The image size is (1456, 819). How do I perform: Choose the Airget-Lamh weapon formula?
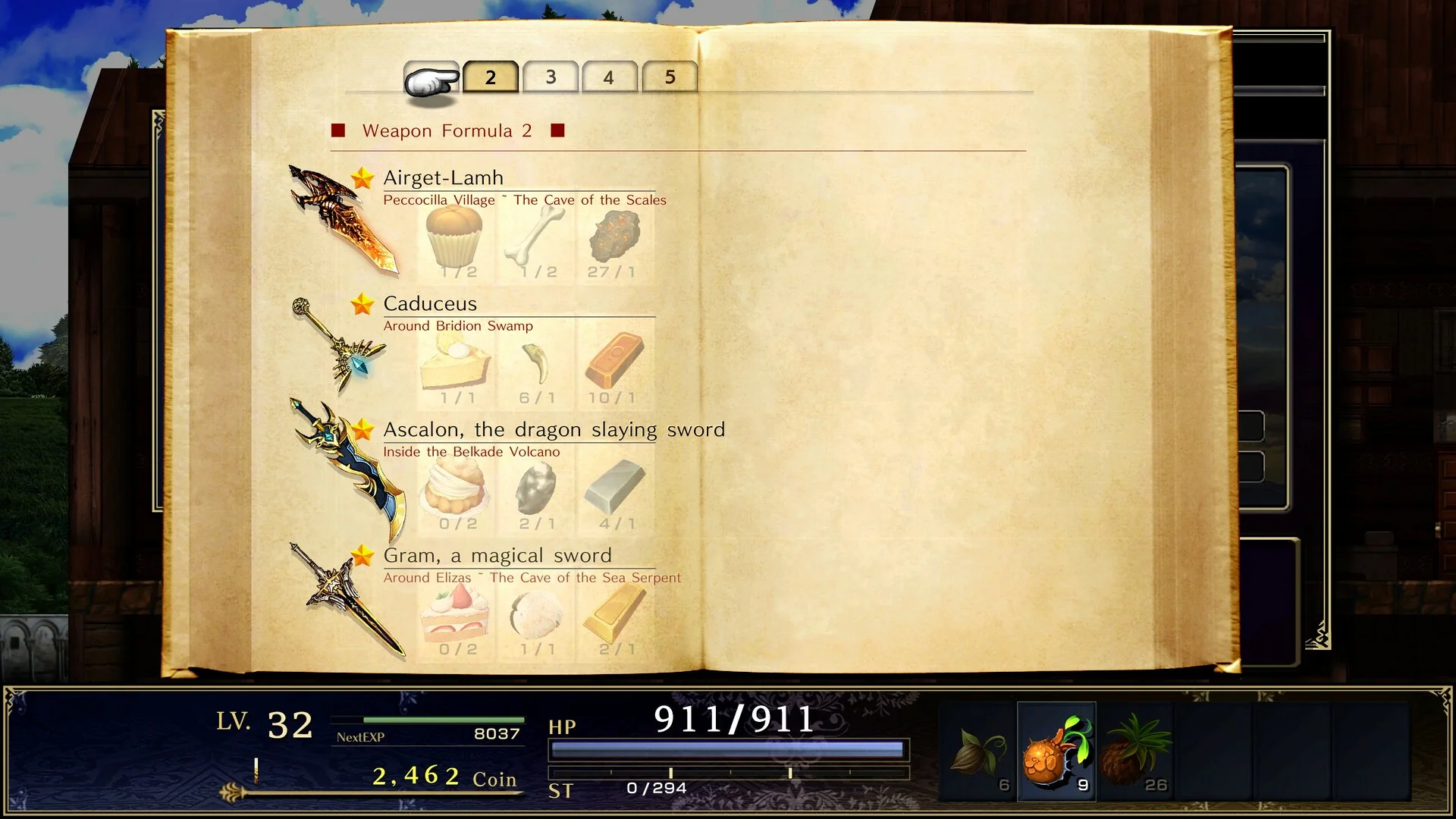[x=444, y=177]
